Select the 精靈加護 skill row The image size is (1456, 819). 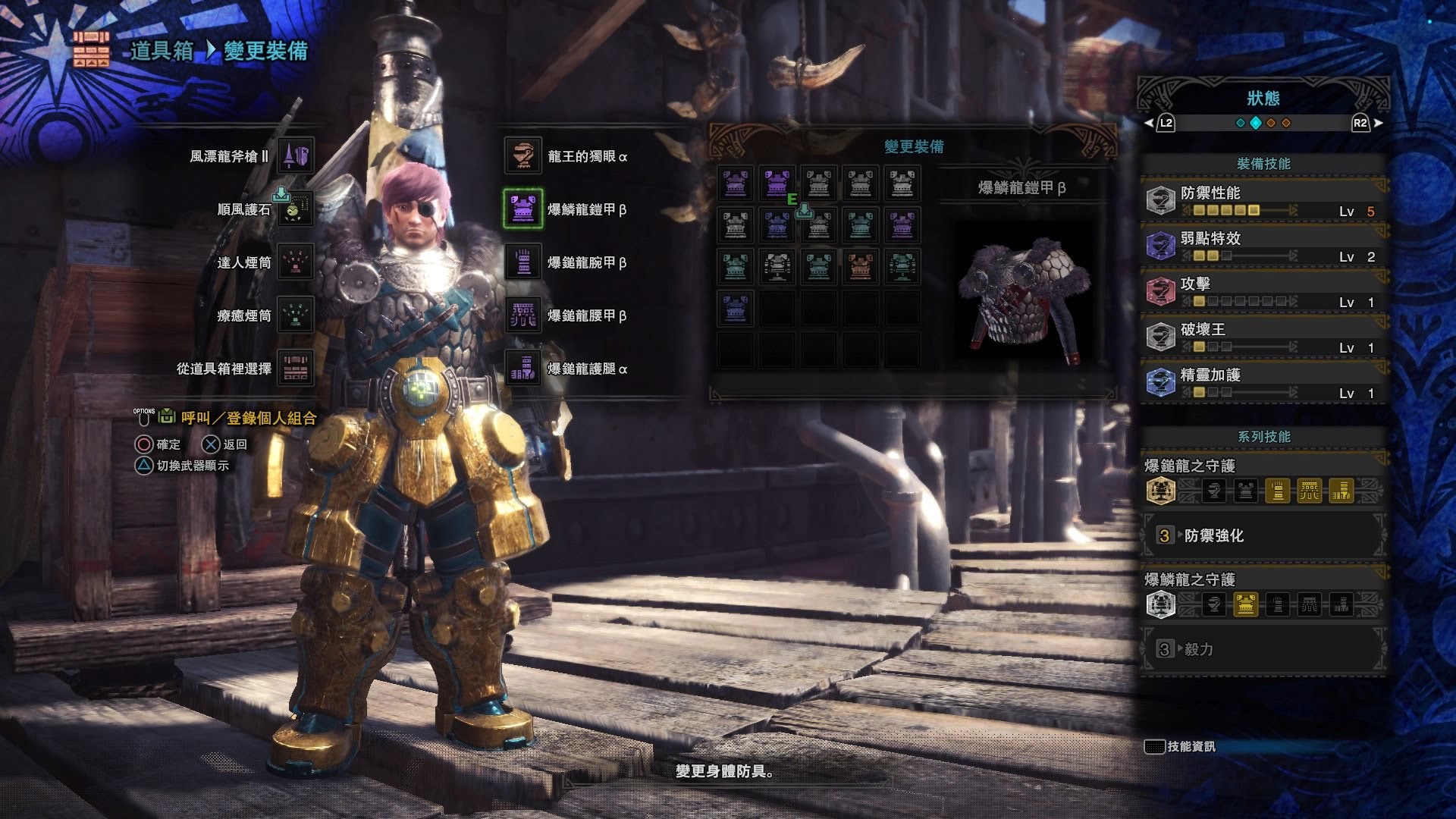click(1263, 382)
